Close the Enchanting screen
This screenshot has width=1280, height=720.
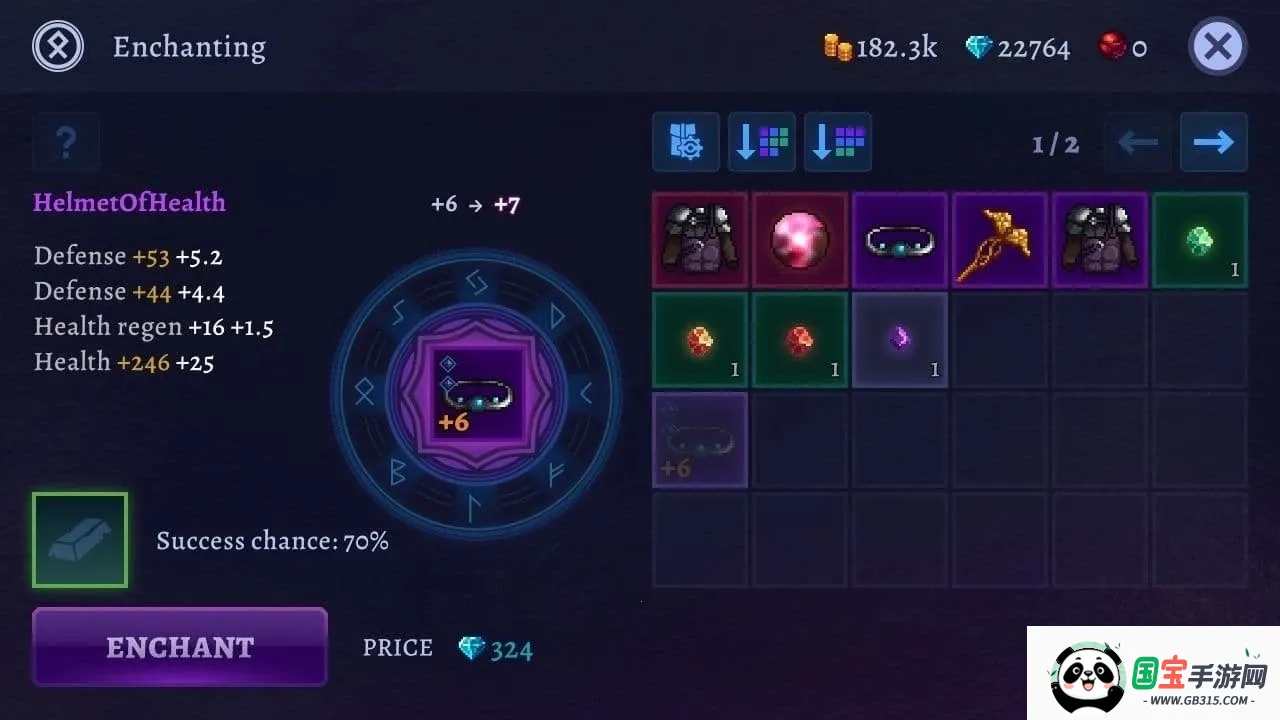pos(1217,46)
